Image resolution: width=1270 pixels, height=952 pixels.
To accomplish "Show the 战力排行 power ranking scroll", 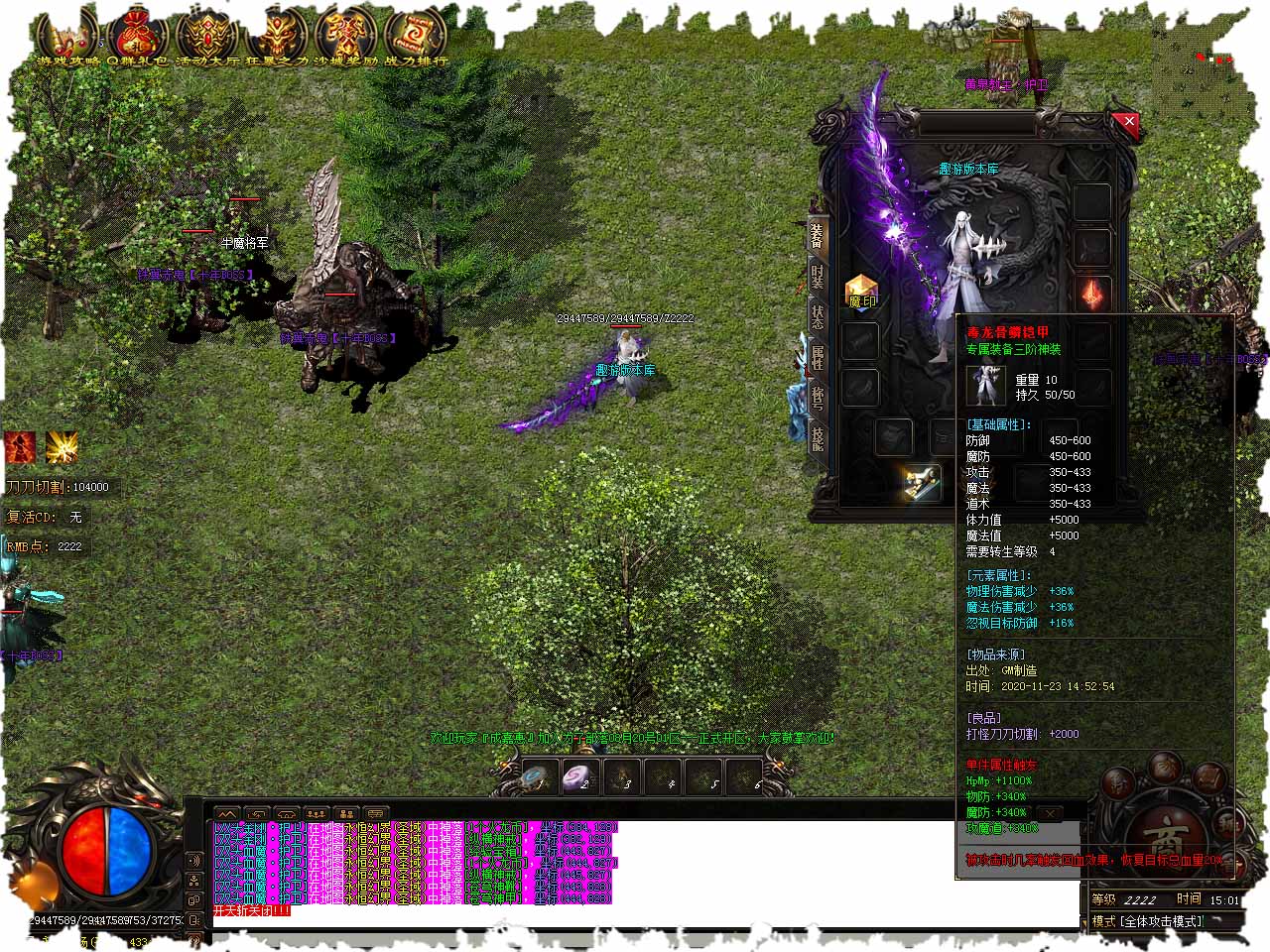I will [x=417, y=36].
